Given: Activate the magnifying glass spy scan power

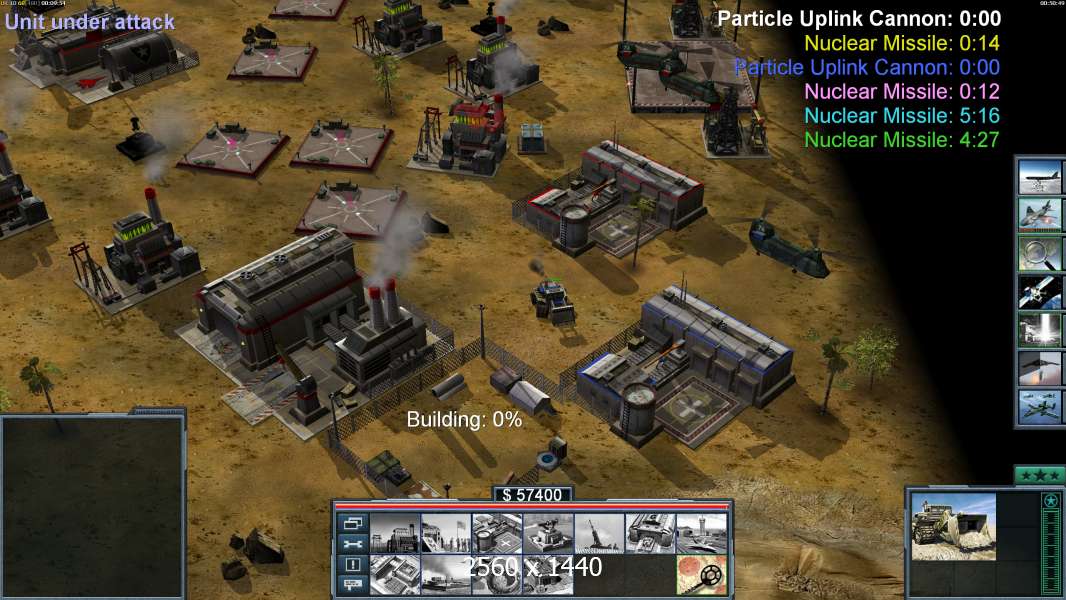Looking at the screenshot, I should [1040, 253].
